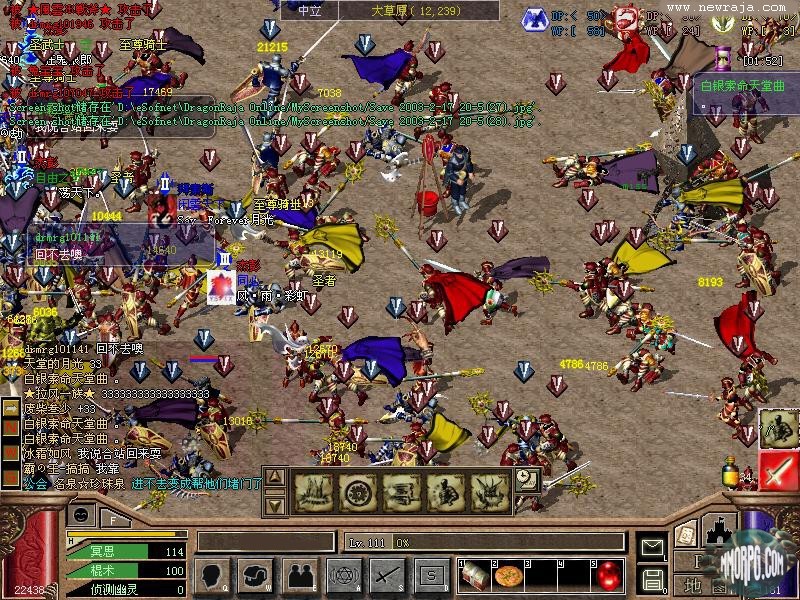Open the hexagram magic button
This screenshot has width=800, height=600.
click(343, 575)
